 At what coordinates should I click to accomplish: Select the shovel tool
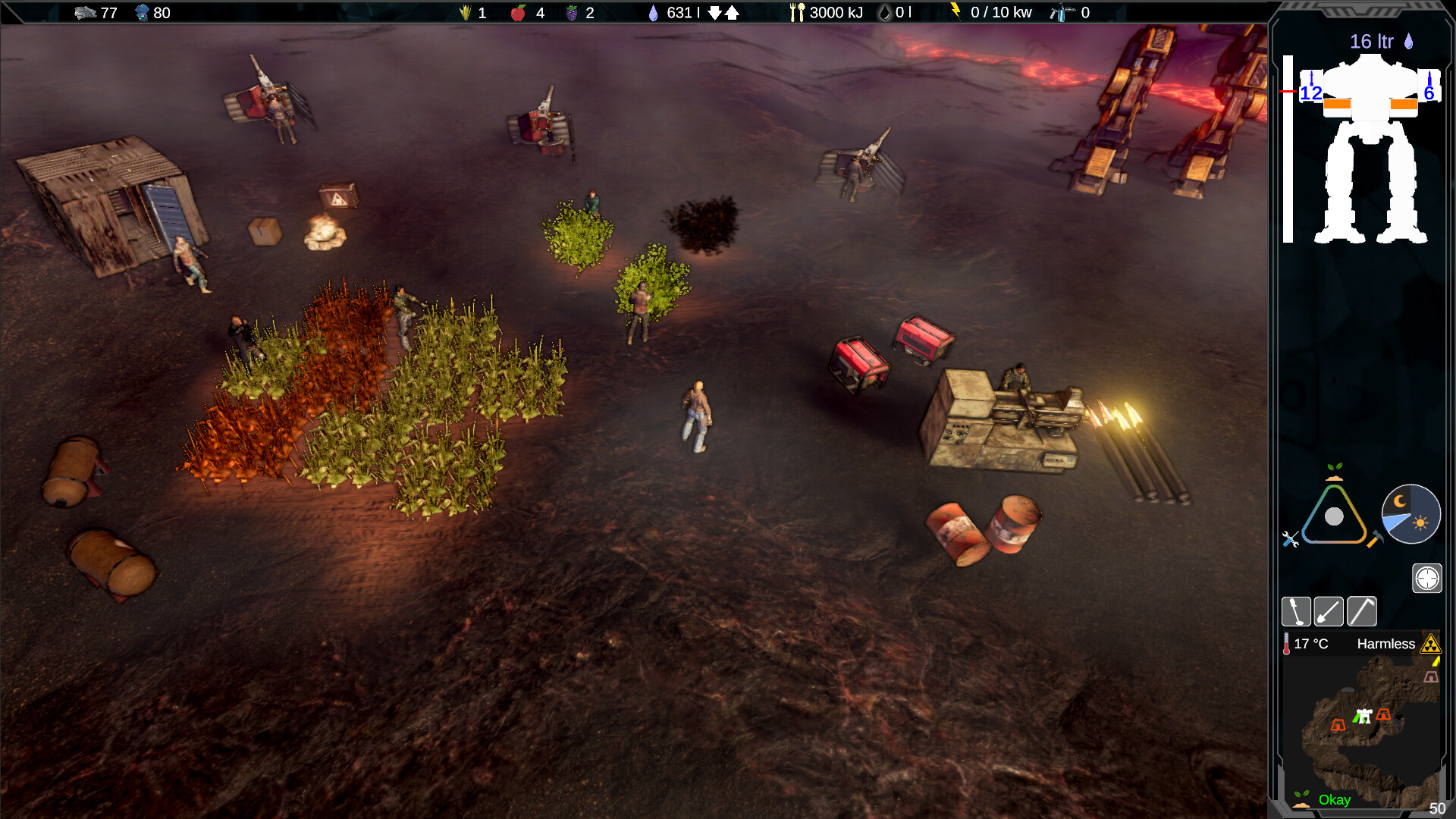[1328, 611]
